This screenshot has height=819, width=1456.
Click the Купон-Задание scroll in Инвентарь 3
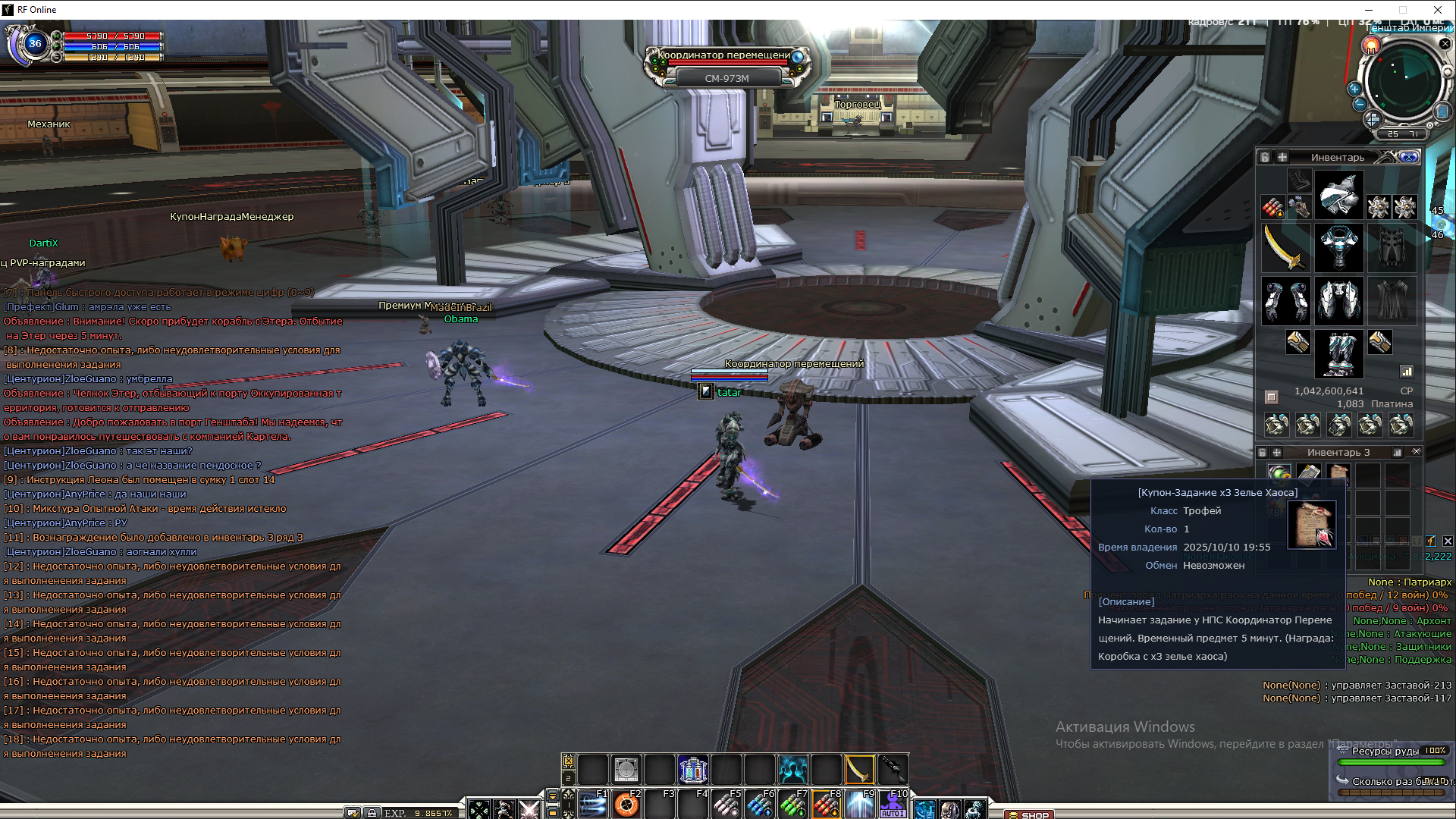(1338, 473)
